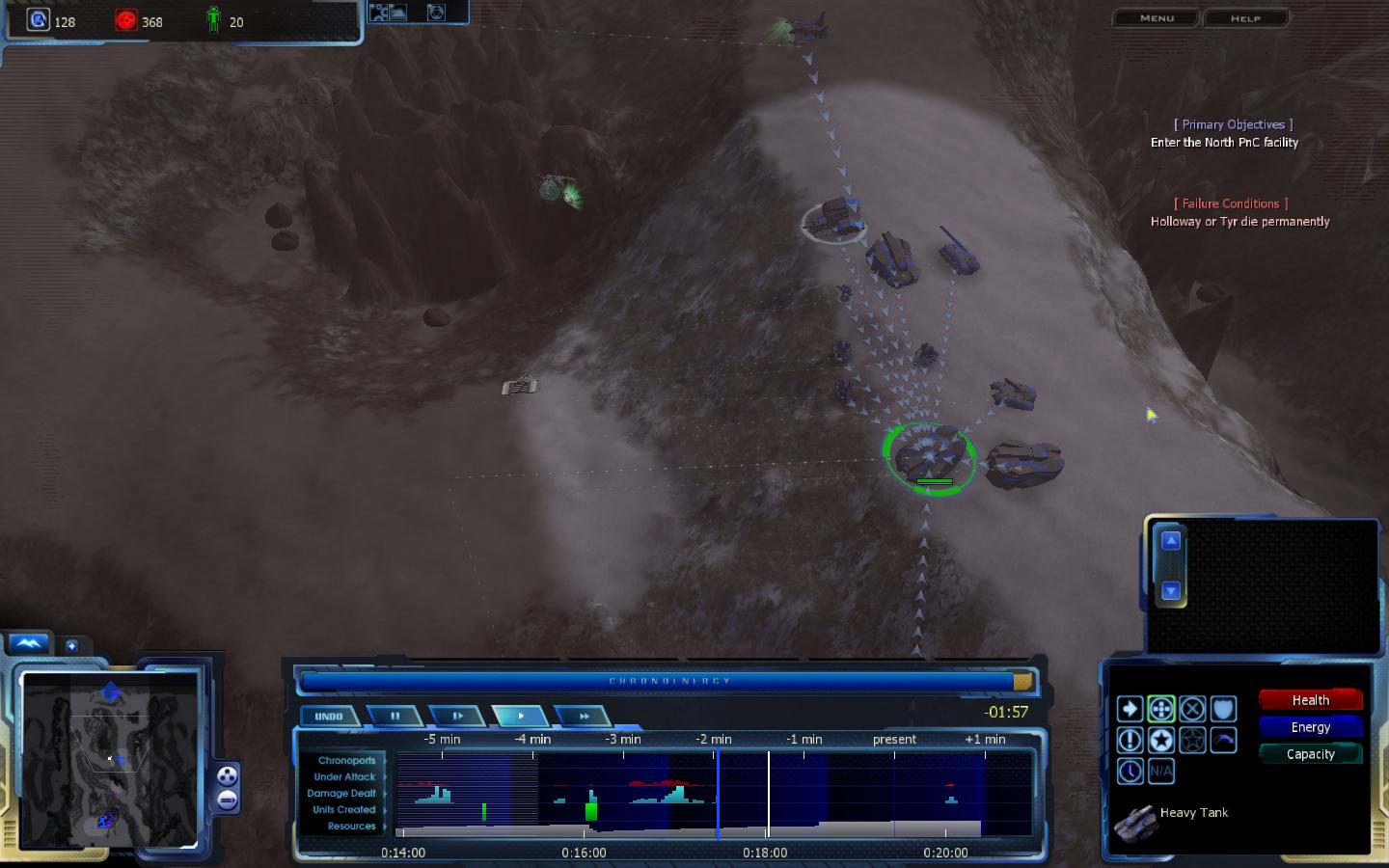Choose the circled X stop command
Viewport: 1389px width, 868px height.
point(1192,710)
